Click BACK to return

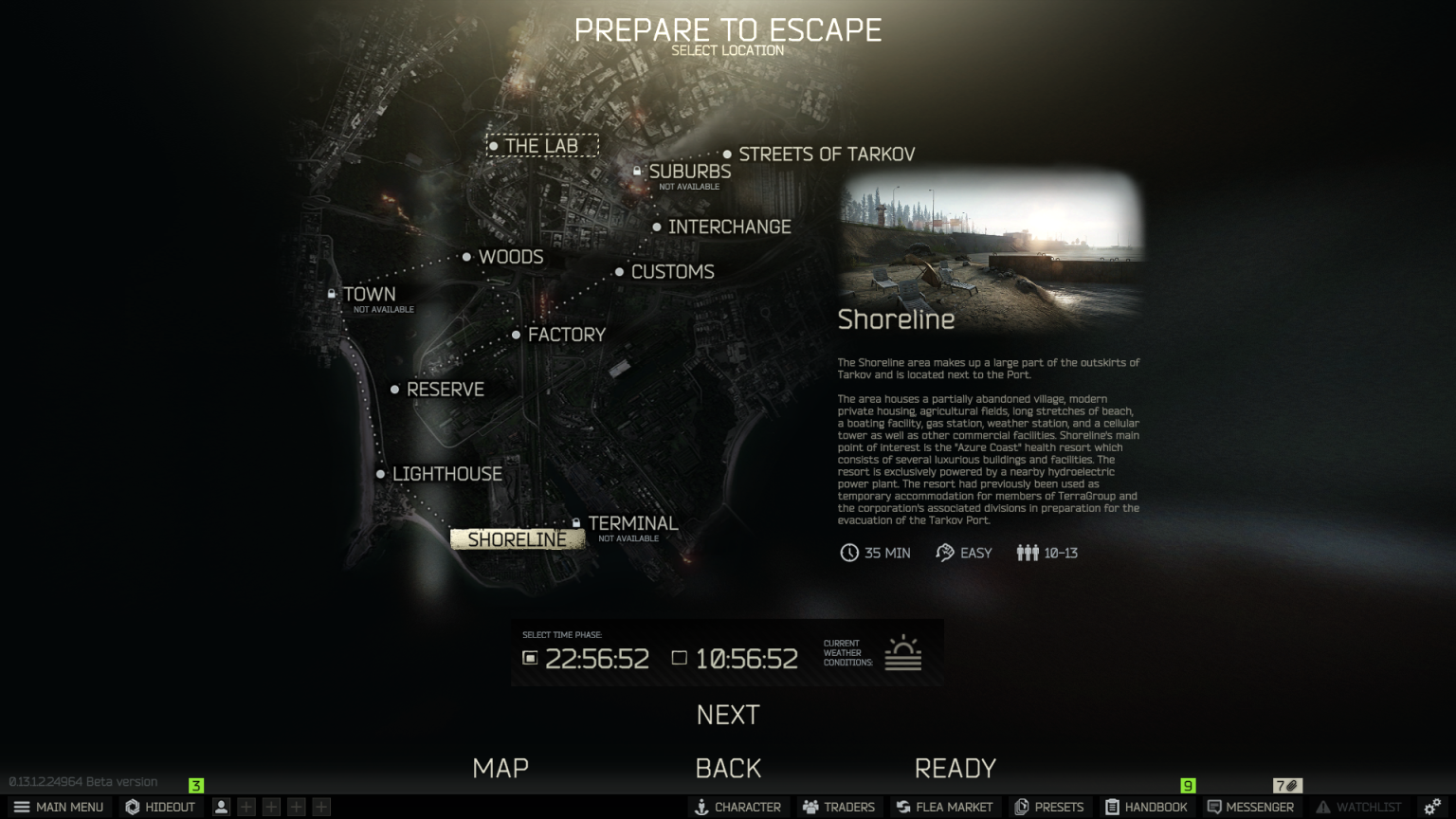tap(728, 768)
